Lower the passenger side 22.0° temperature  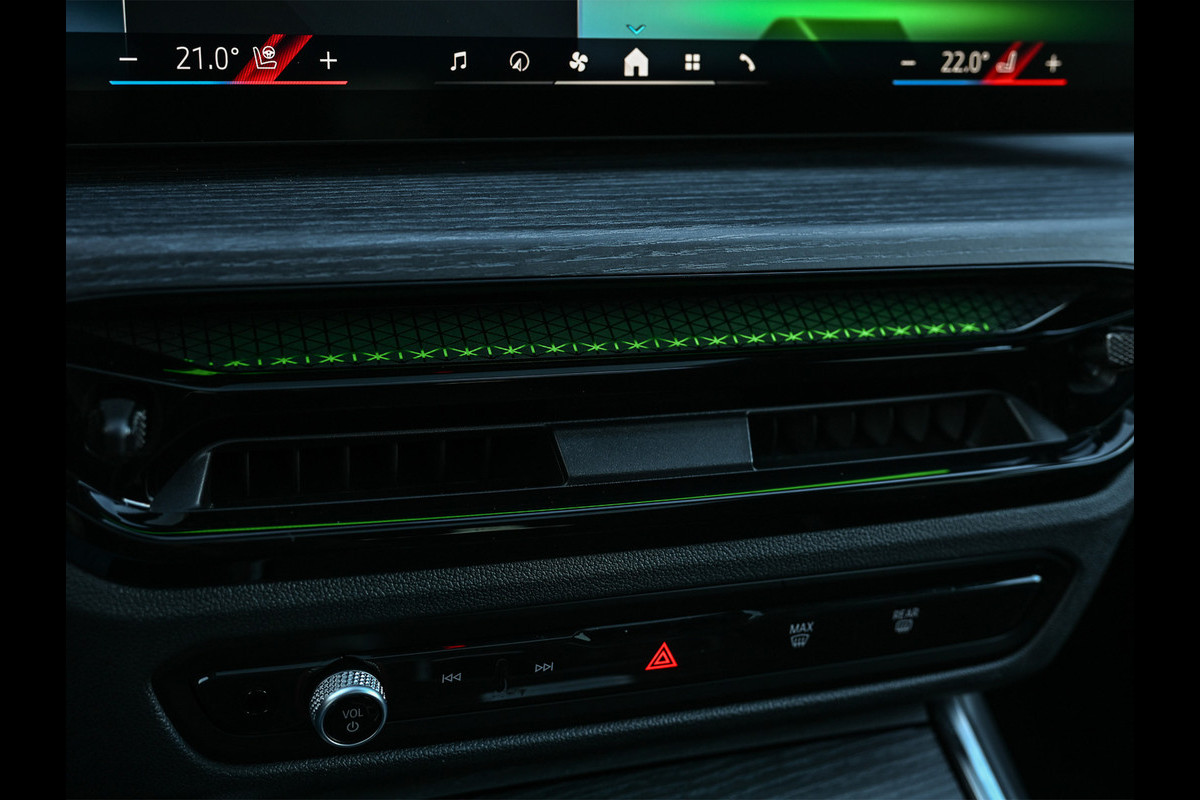908,63
